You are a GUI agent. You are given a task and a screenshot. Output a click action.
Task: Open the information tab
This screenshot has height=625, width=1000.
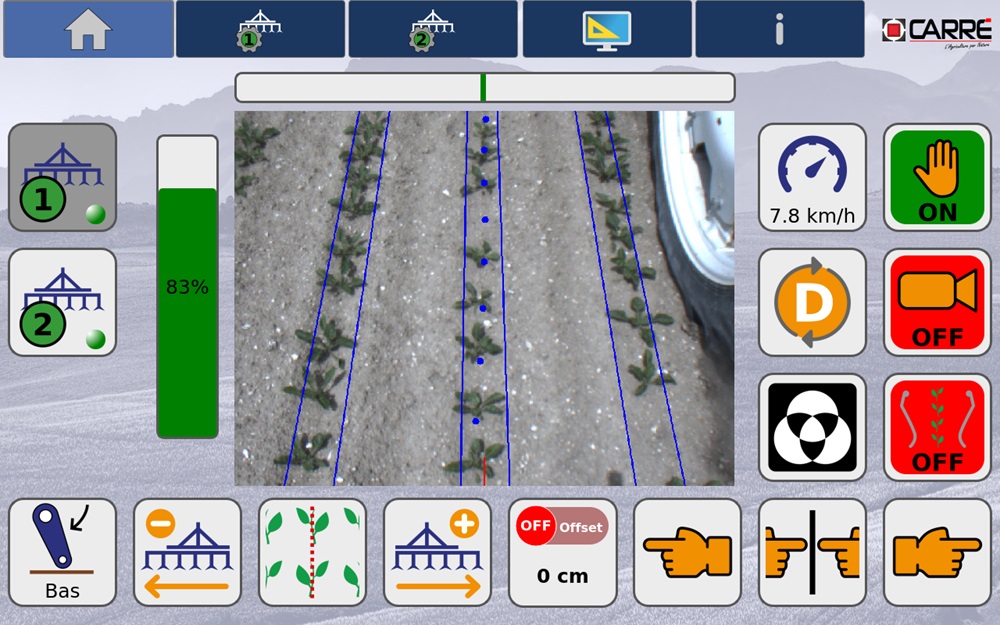(779, 29)
